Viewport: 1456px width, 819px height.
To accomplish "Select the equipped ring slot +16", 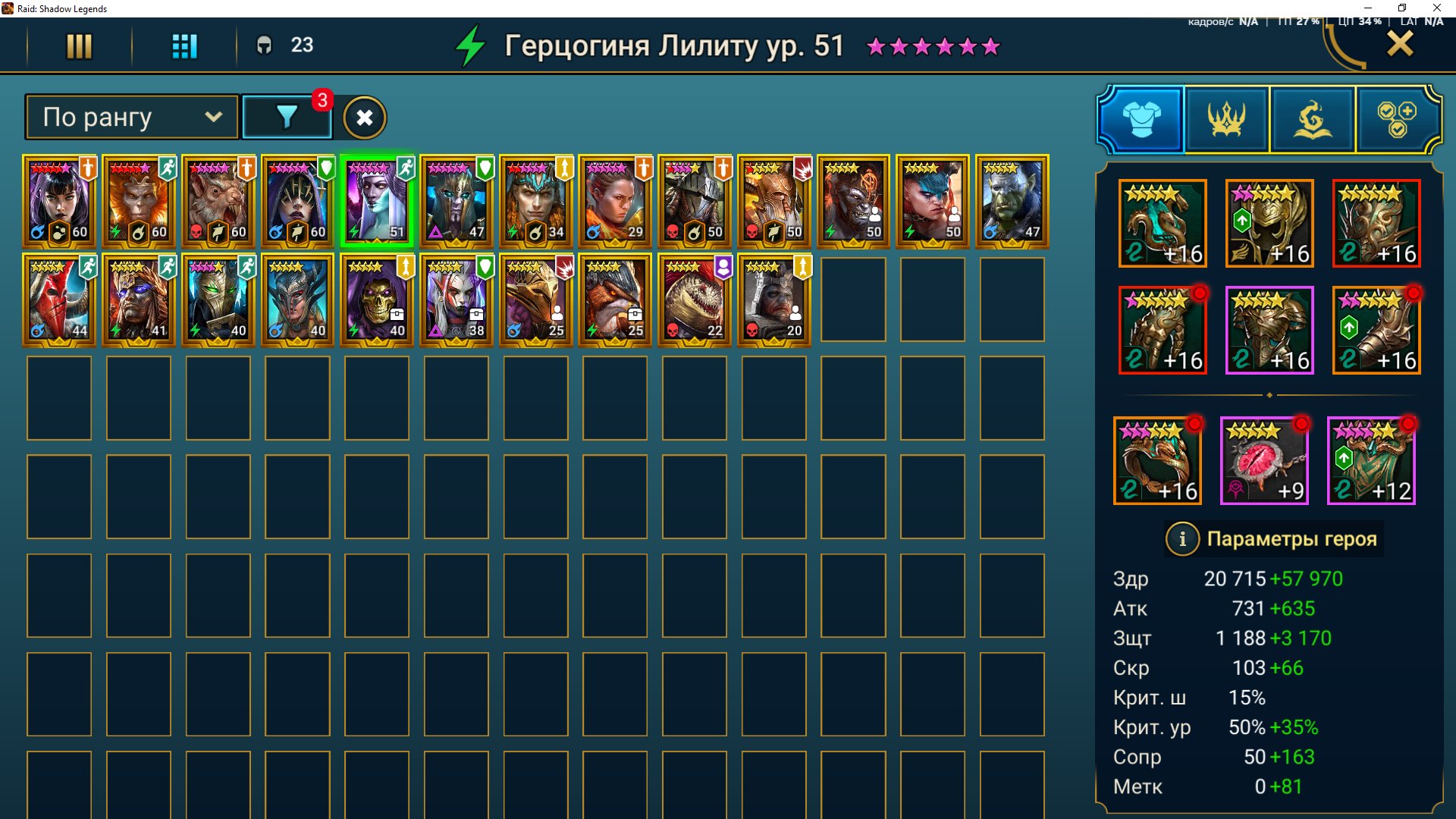I will [x=1157, y=461].
